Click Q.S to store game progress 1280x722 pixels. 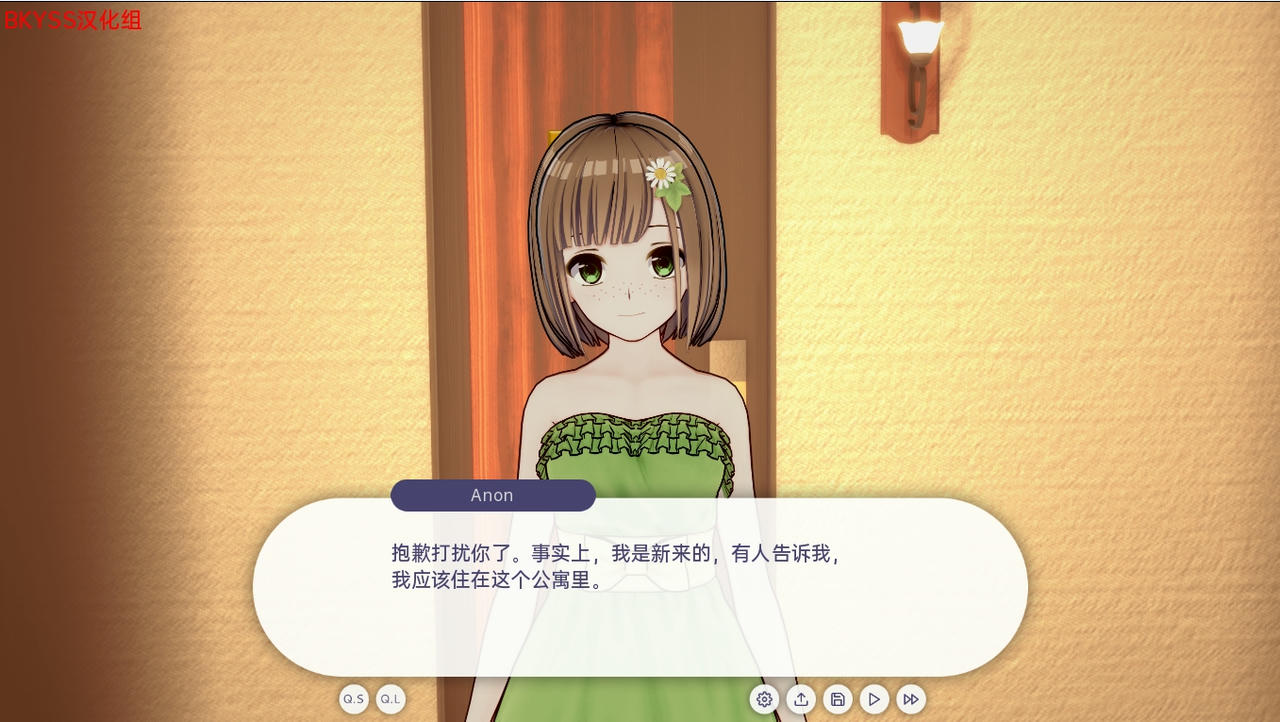[353, 699]
